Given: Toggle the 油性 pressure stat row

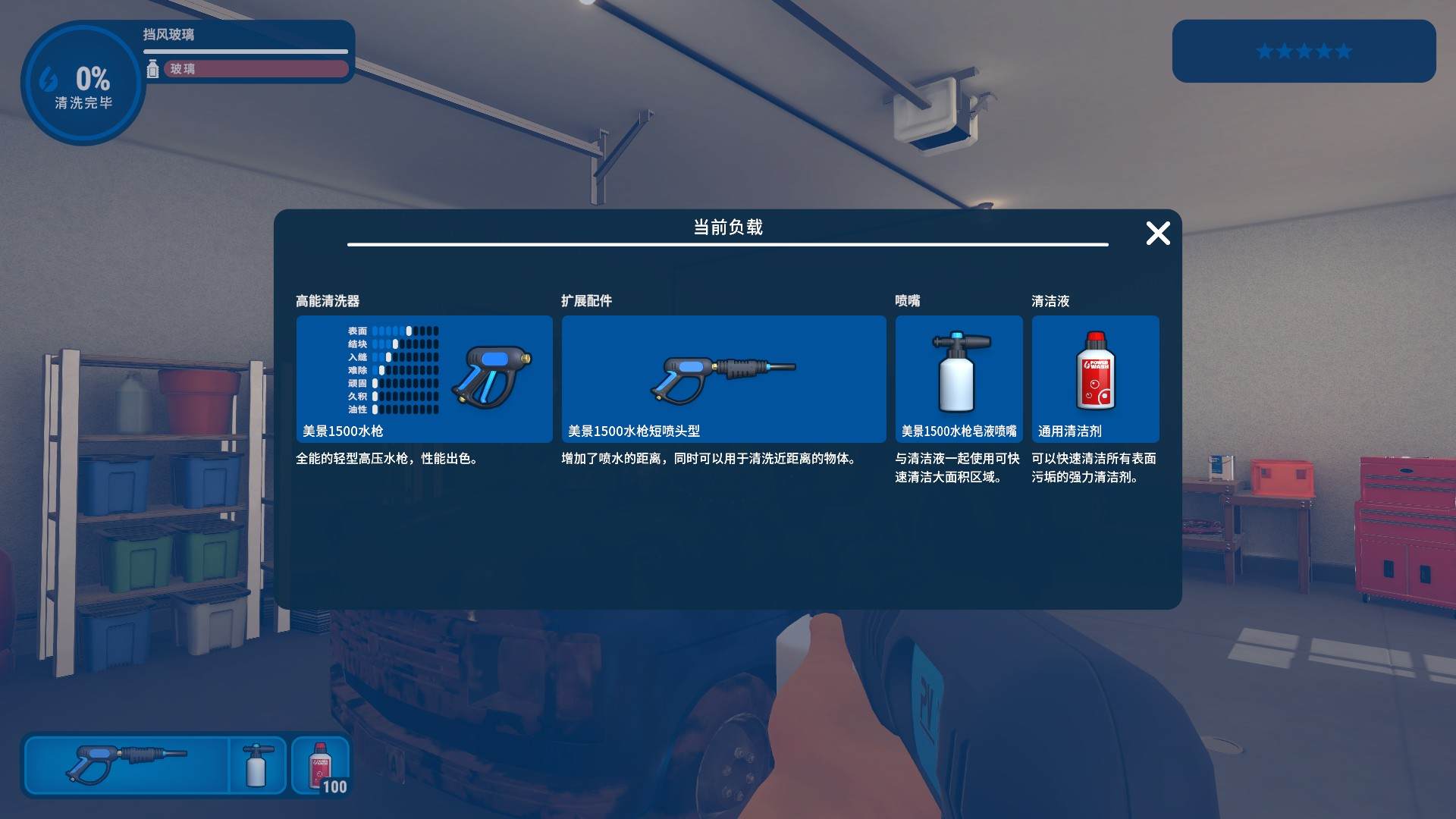Looking at the screenshot, I should click(391, 410).
